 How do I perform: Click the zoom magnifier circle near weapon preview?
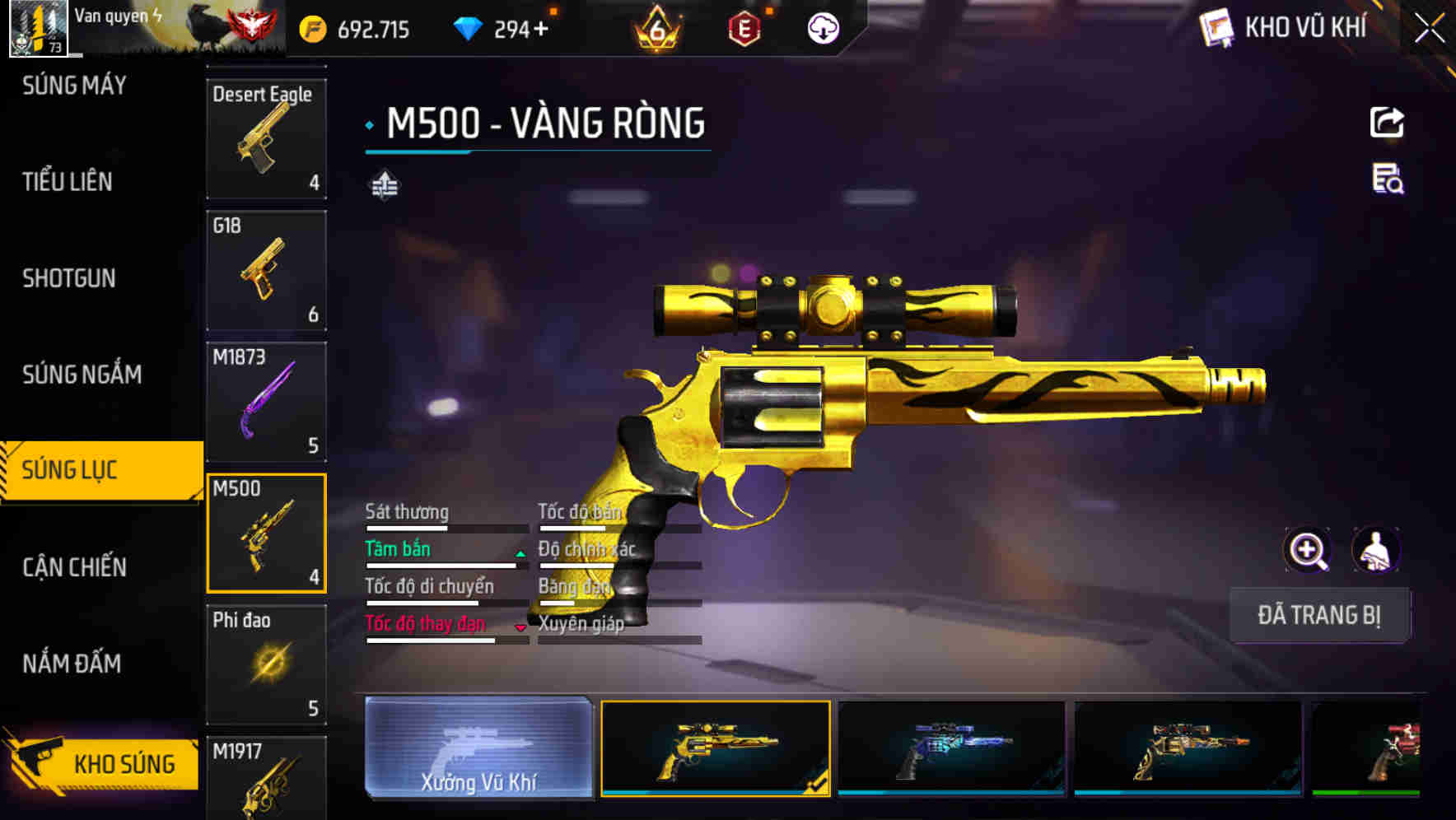point(1305,550)
